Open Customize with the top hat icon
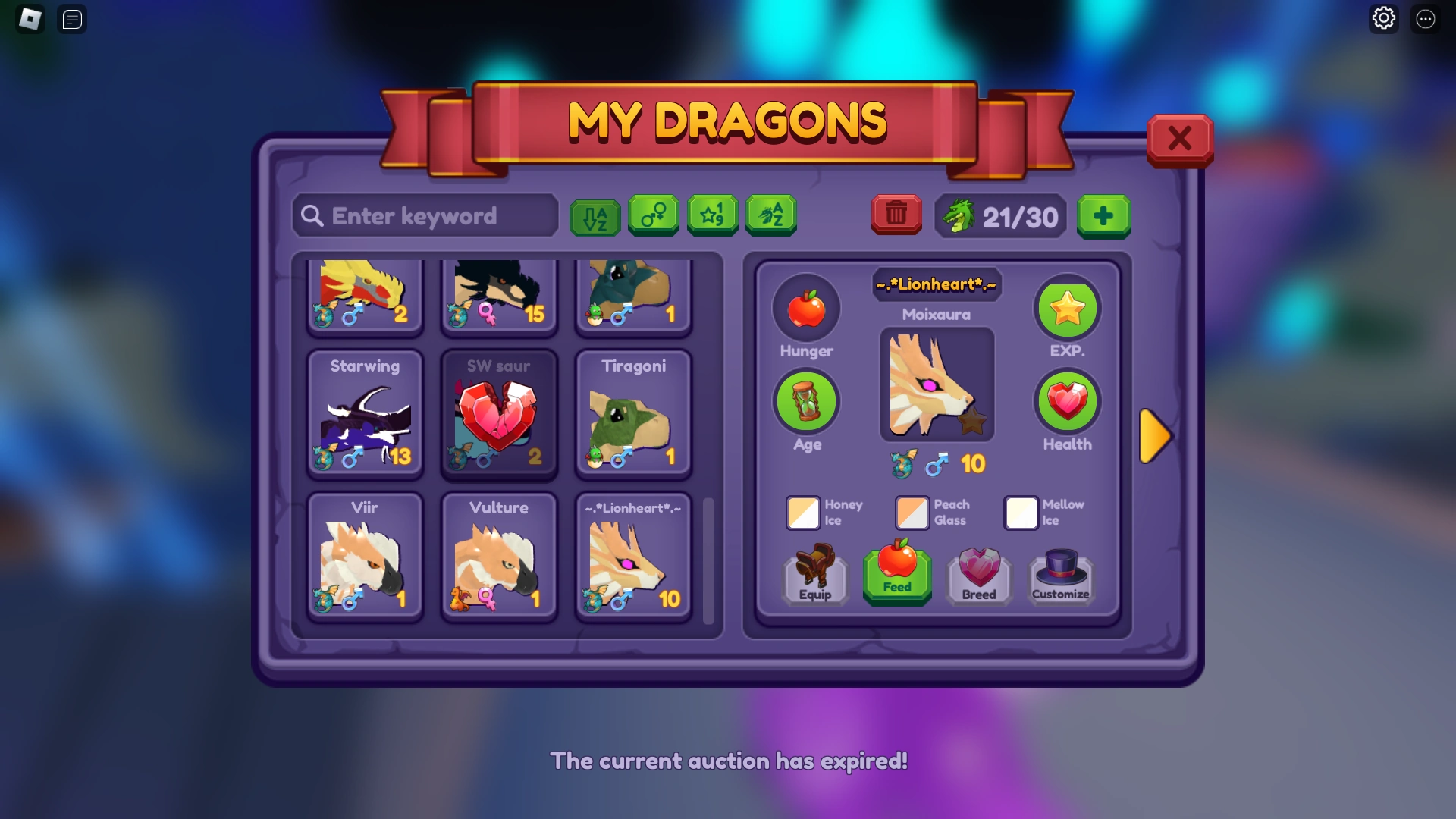This screenshot has width=1456, height=819. pos(1060,575)
